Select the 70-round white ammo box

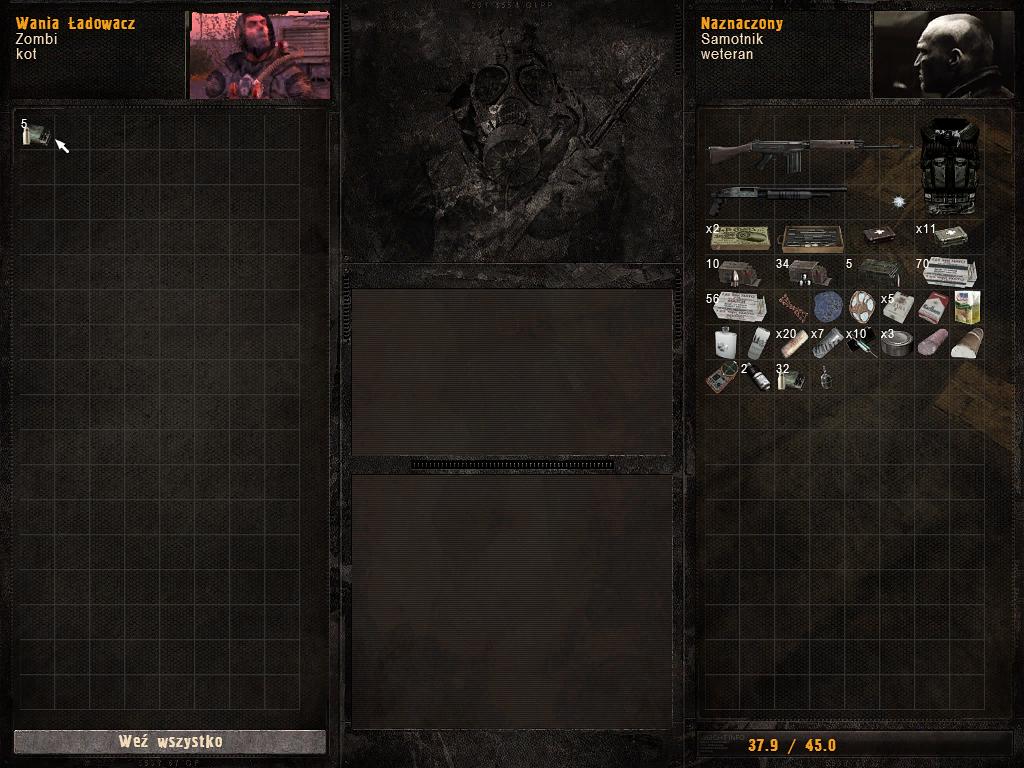948,272
